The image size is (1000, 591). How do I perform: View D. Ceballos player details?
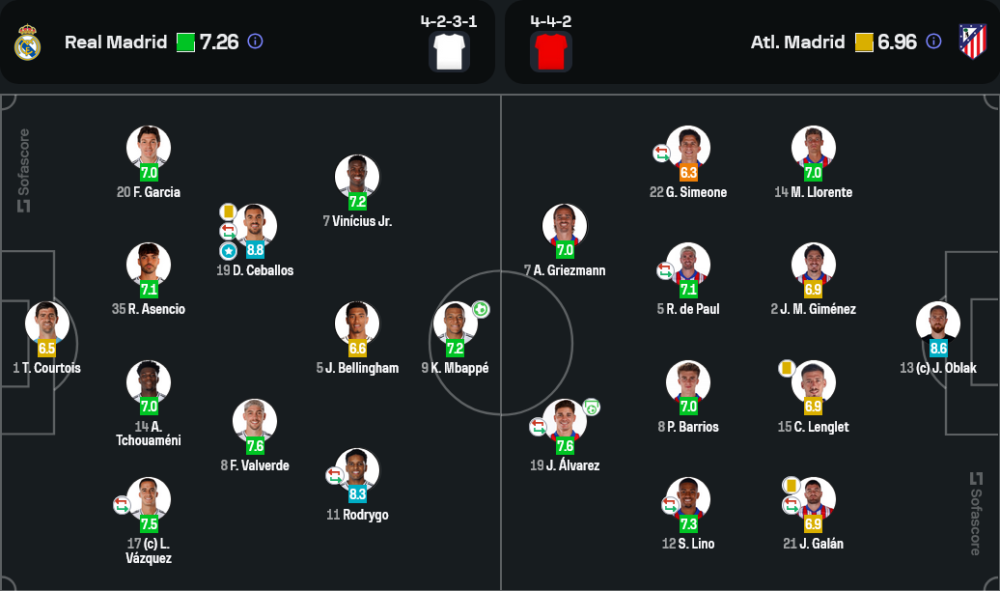point(254,226)
